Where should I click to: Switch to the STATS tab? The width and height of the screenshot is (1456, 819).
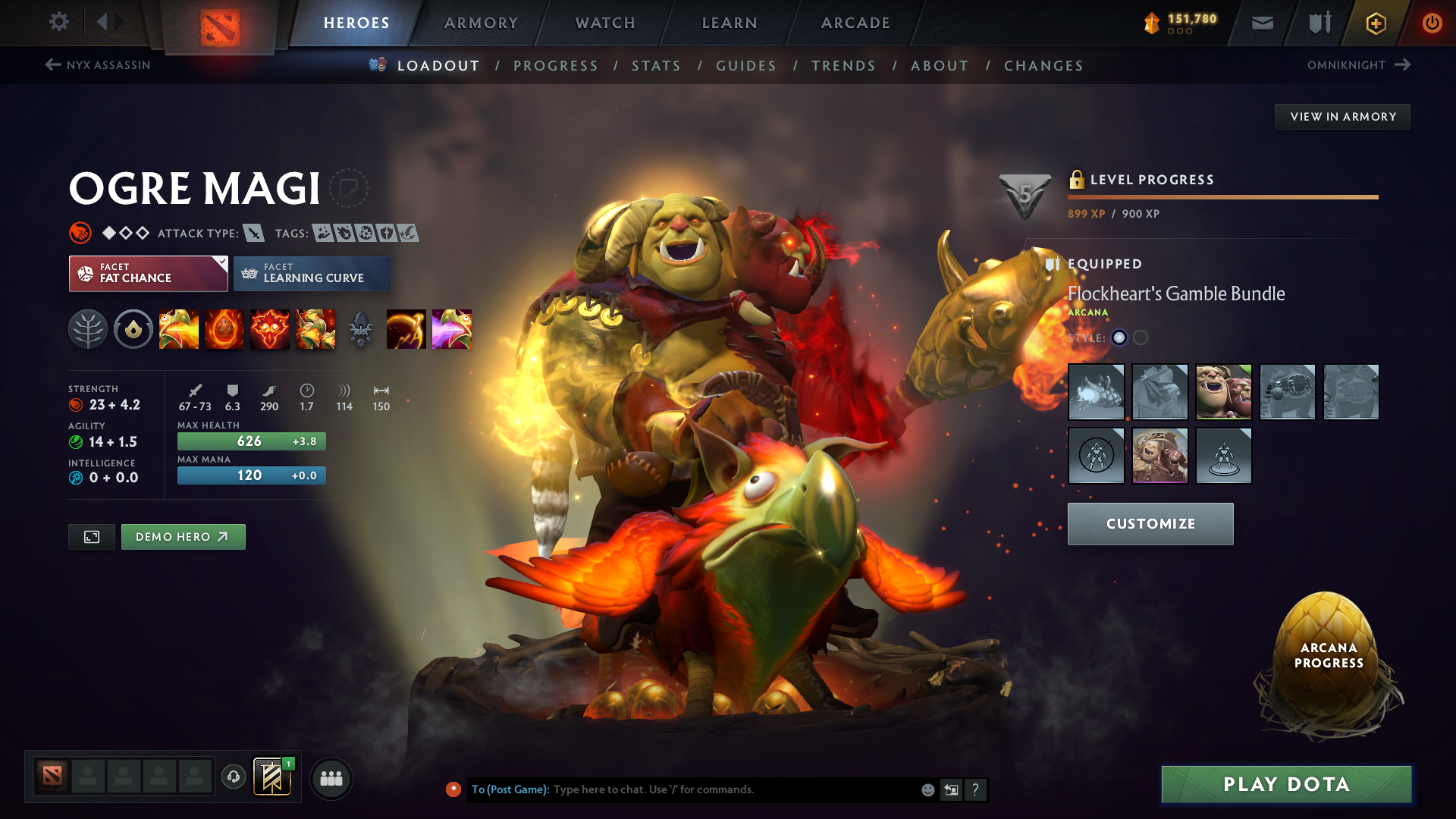tap(656, 65)
